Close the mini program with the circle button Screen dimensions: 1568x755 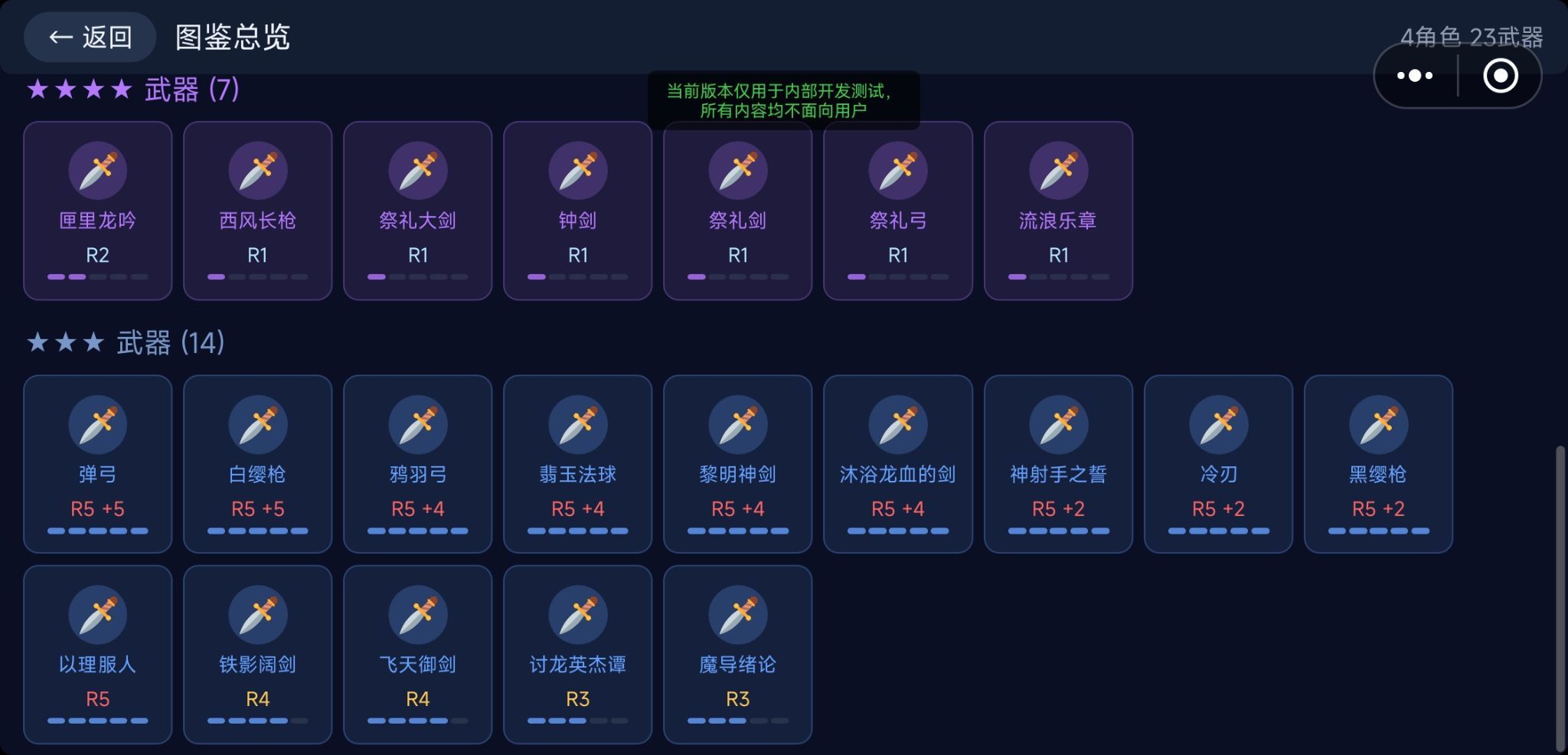pyautogui.click(x=1500, y=76)
